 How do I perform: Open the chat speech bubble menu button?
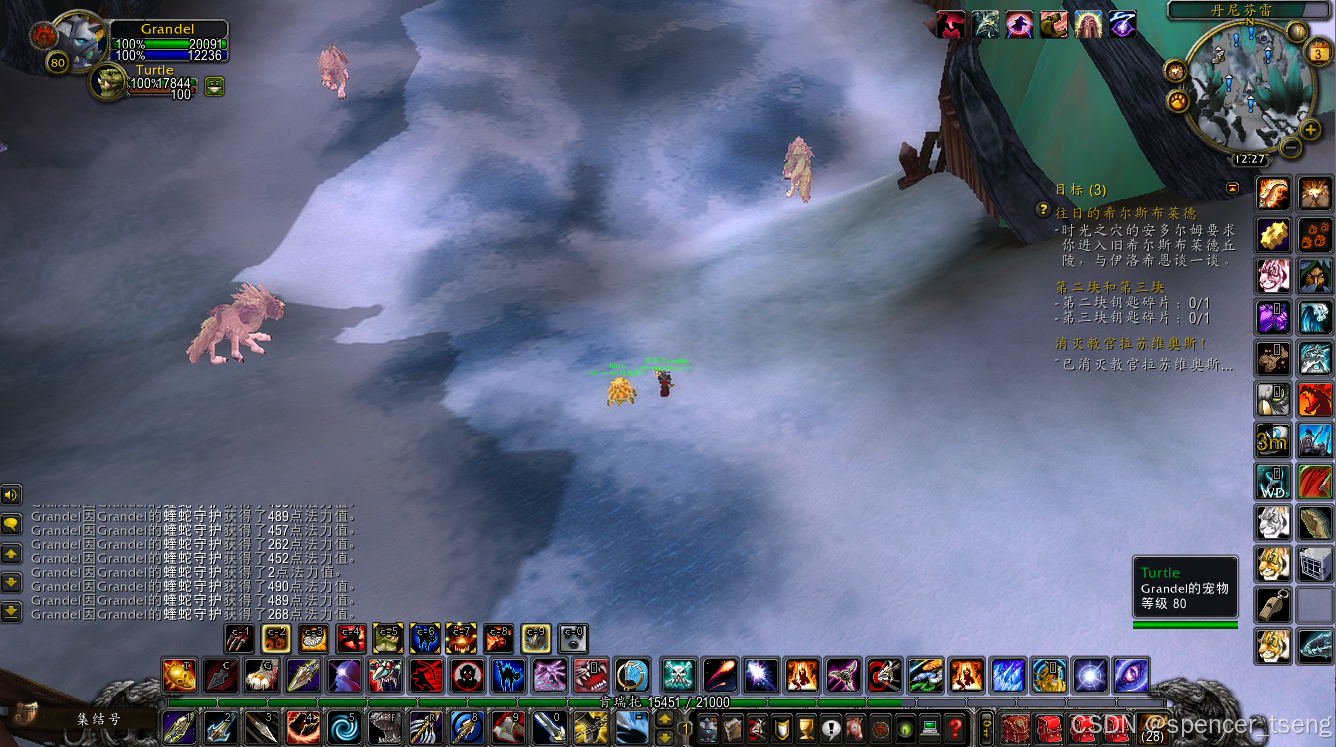(x=11, y=523)
